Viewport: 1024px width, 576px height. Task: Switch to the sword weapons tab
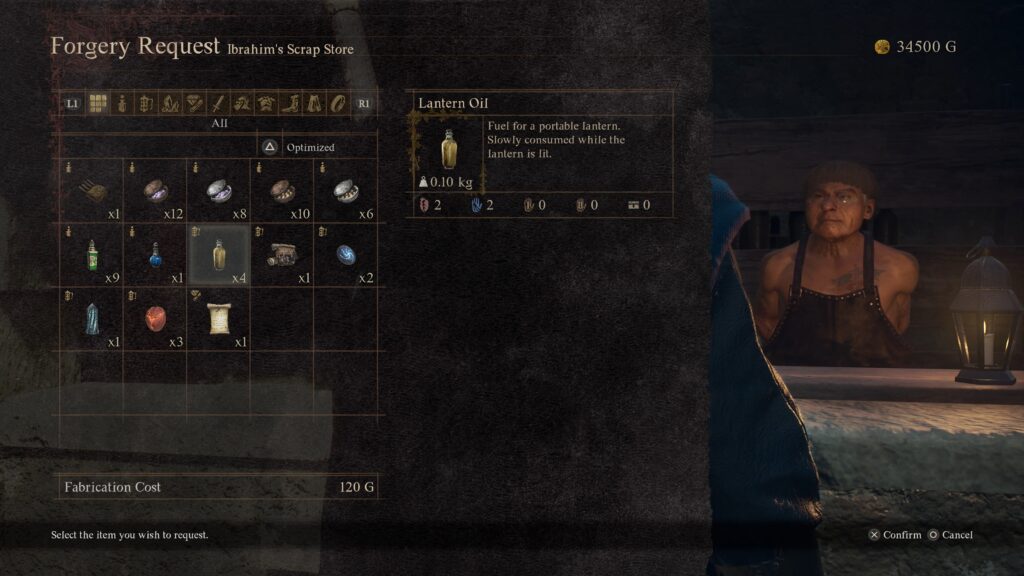point(219,103)
